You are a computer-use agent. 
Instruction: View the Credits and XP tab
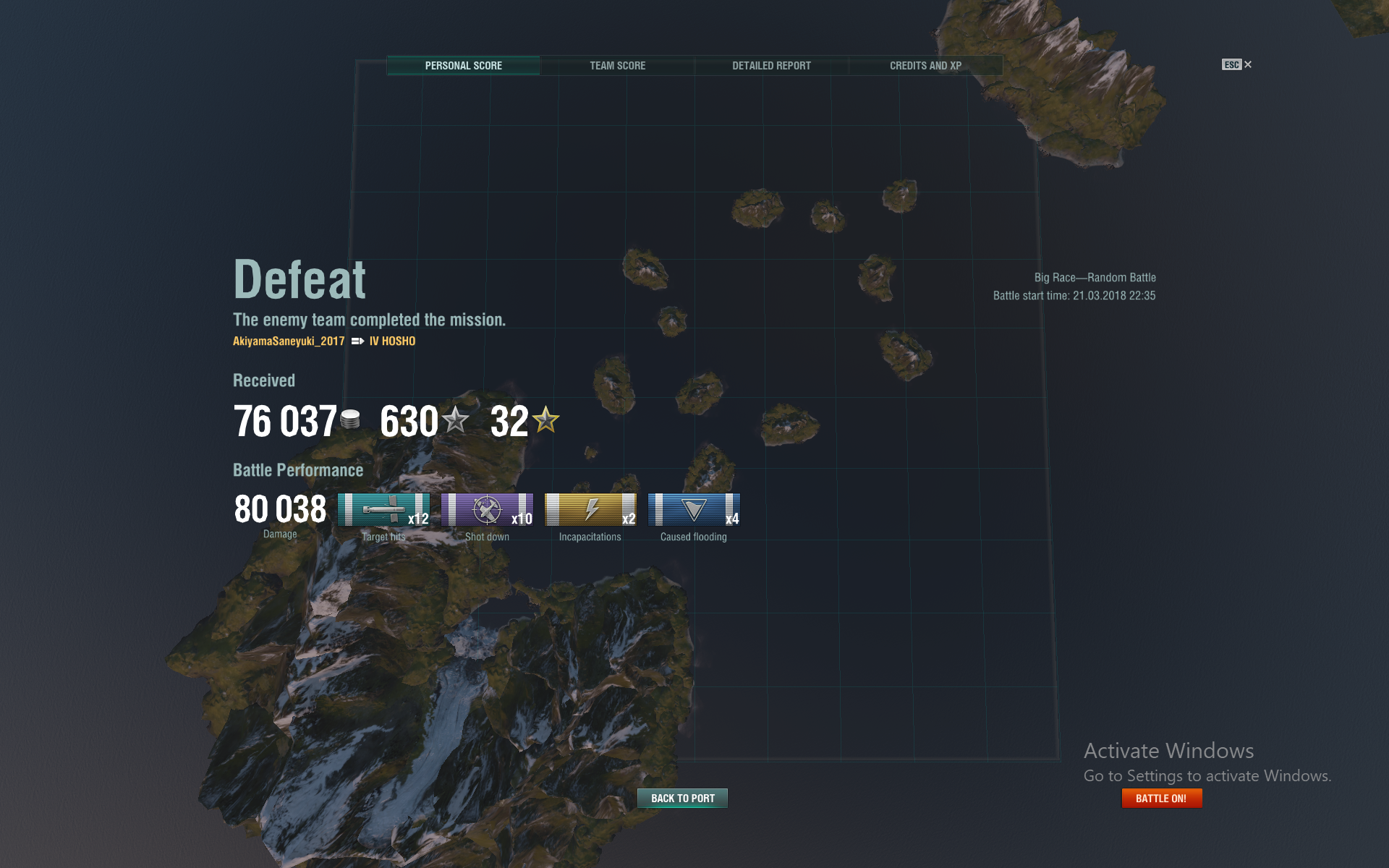925,66
